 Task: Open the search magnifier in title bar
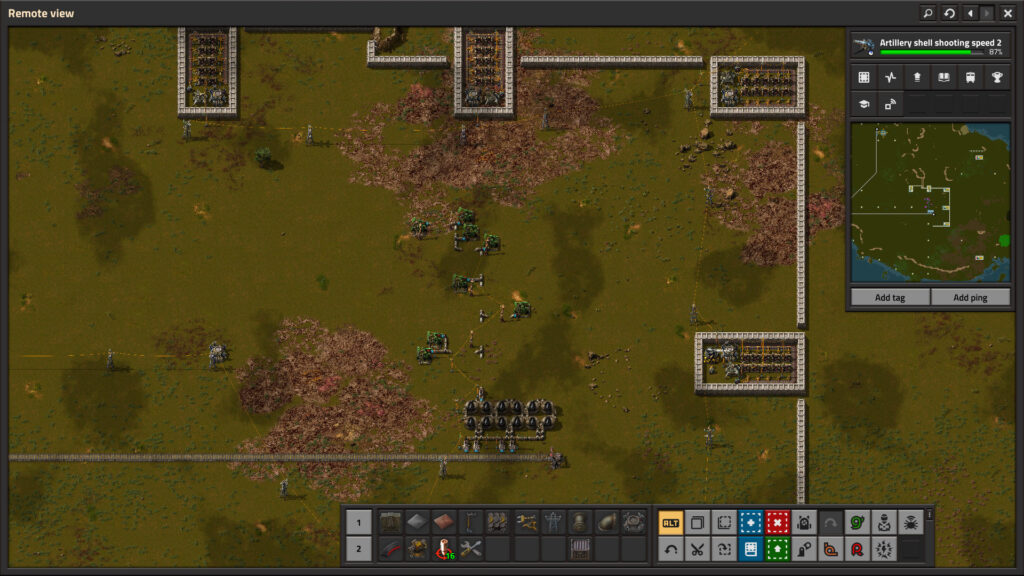coord(929,13)
